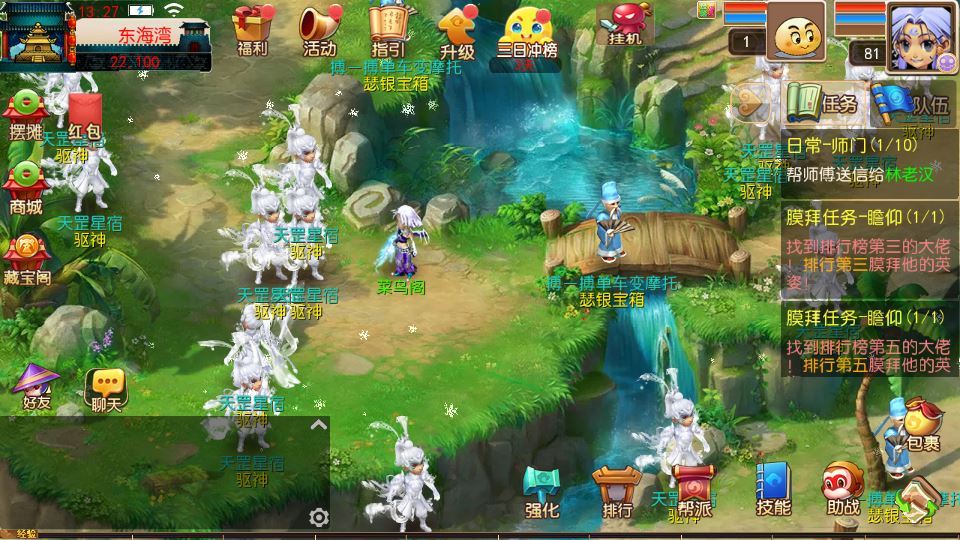Screen dimensions: 960x540
Task: Open the 升级 level-up menu
Action: 456,31
